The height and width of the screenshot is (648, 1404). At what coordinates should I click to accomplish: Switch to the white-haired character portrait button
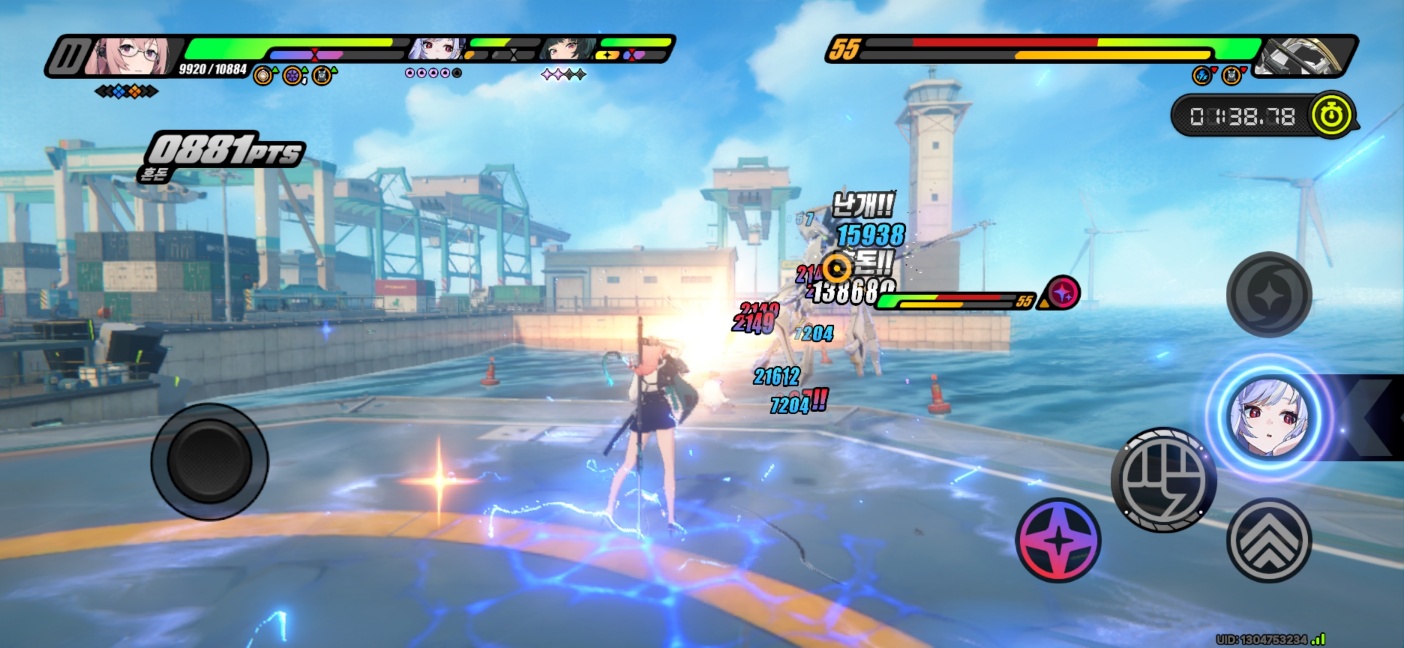(x=1269, y=417)
